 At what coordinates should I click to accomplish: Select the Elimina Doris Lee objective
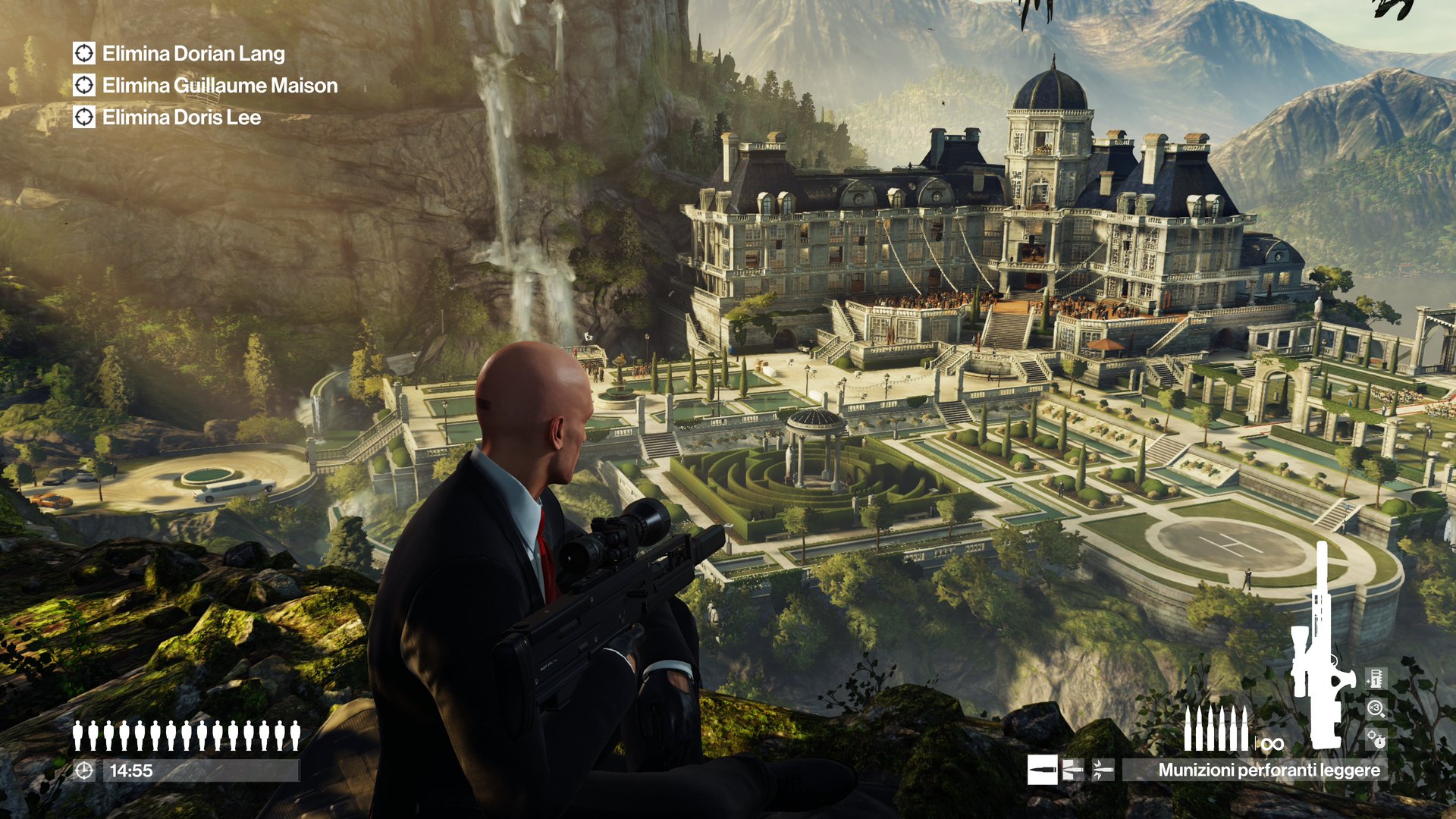coord(181,118)
